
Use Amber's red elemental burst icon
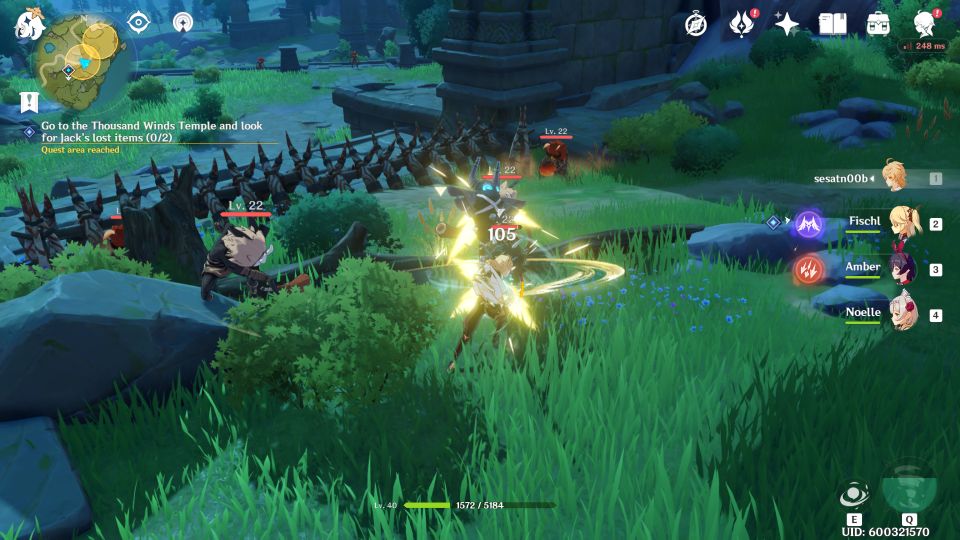[x=807, y=268]
